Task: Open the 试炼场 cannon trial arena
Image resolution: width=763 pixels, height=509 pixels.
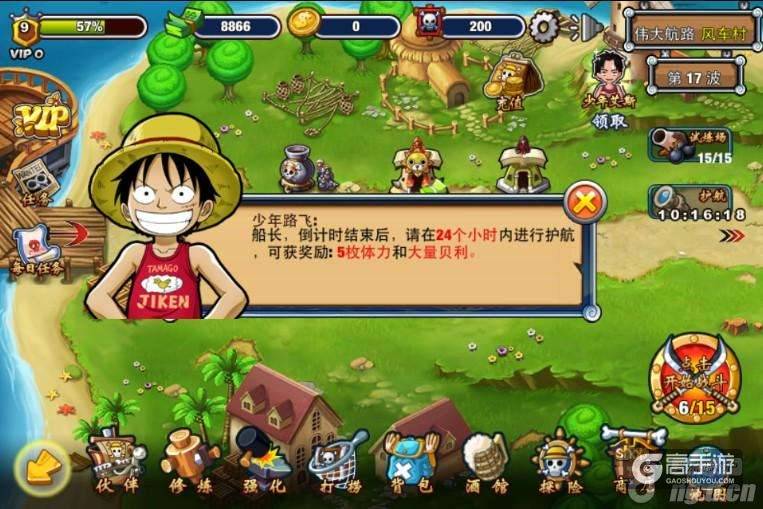Action: (690, 145)
